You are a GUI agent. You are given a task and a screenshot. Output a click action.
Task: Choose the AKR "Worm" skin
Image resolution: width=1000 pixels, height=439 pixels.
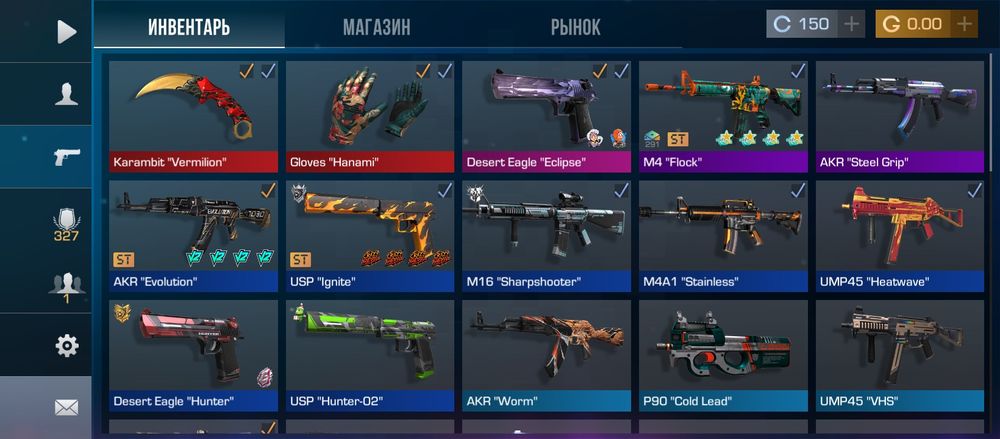[546, 355]
